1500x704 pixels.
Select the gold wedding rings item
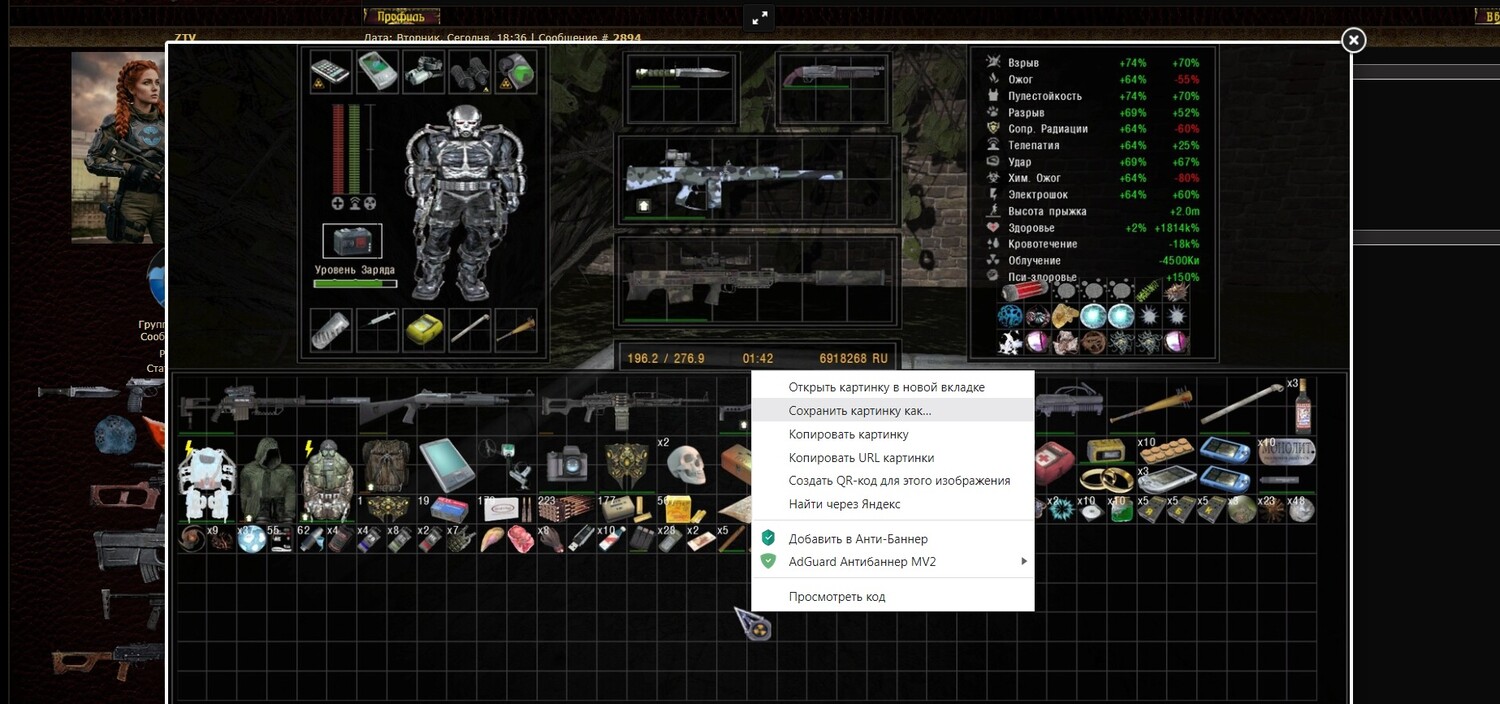(1106, 479)
